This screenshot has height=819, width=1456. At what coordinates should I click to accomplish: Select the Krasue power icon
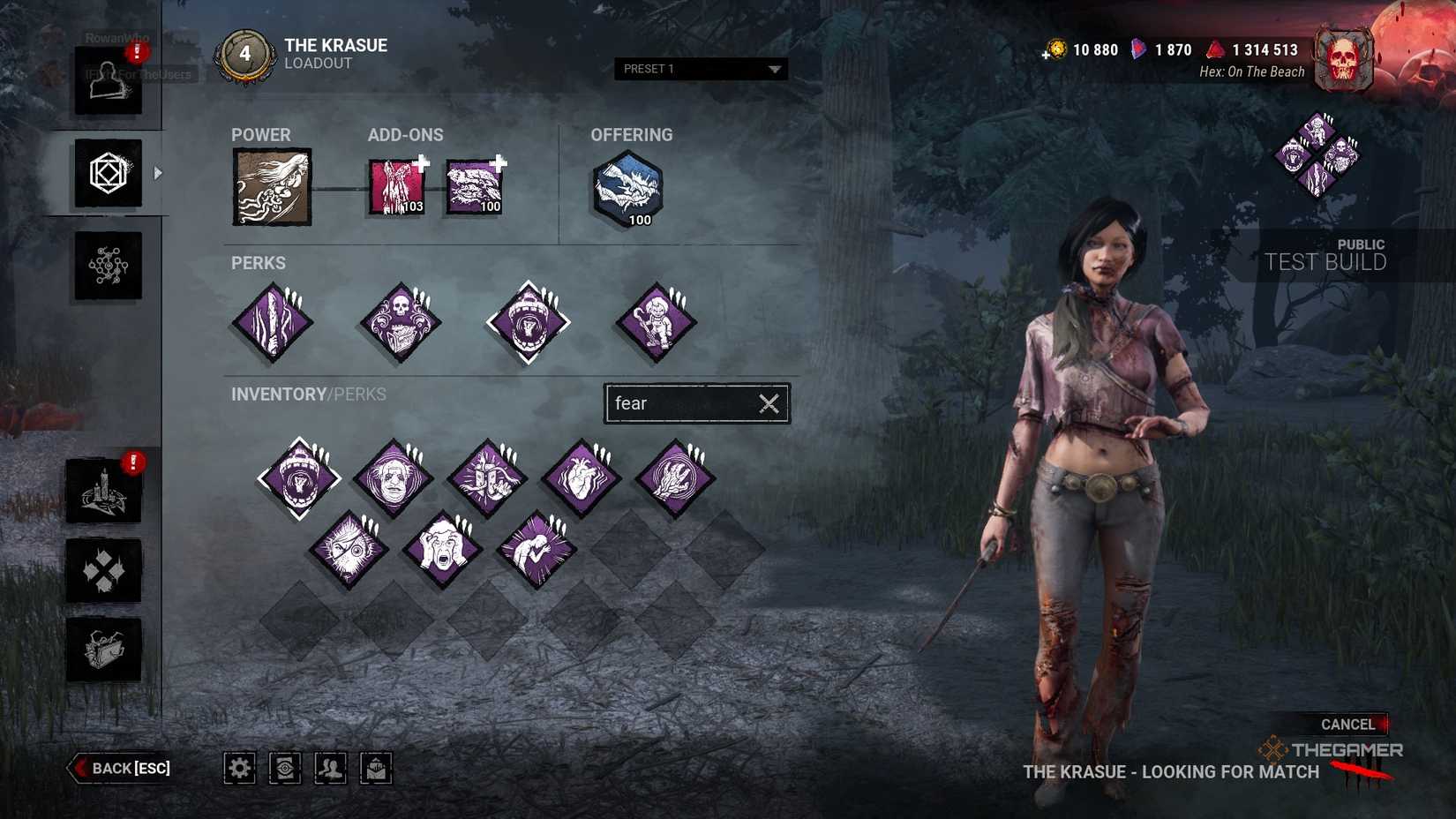[272, 186]
